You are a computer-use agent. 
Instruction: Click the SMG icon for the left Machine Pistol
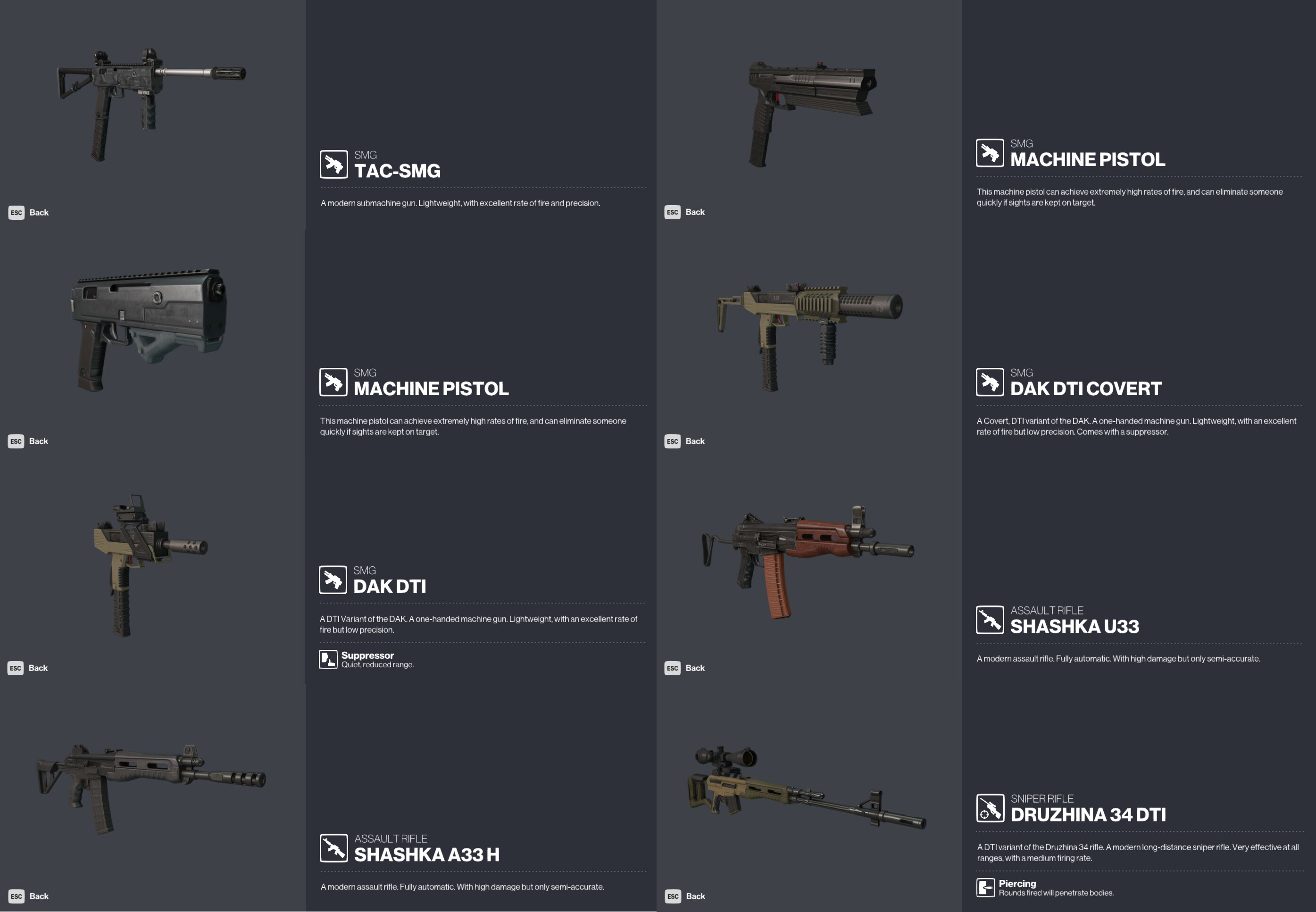click(x=333, y=381)
